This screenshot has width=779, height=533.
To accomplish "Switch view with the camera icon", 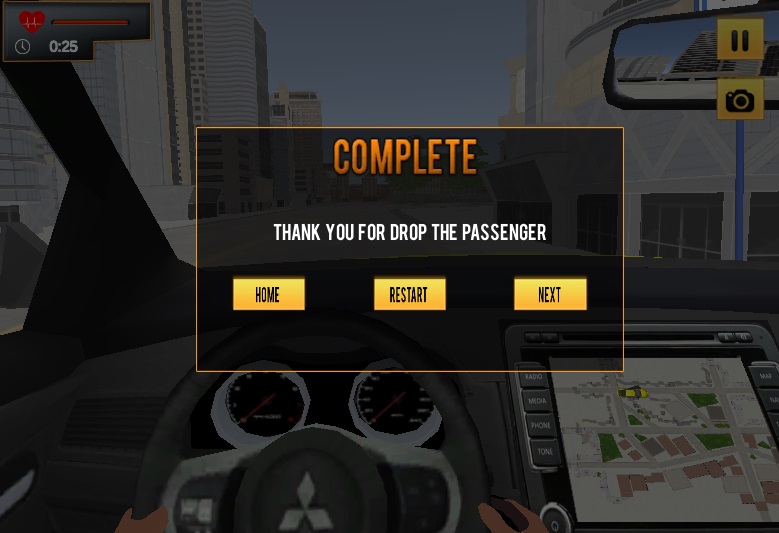I will (x=740, y=100).
